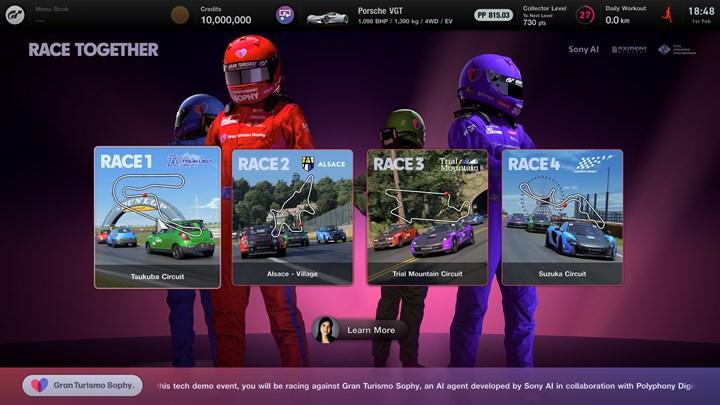Choose Race 2 Alsace - Village
Screen dimensions: 720x405
(x=292, y=217)
